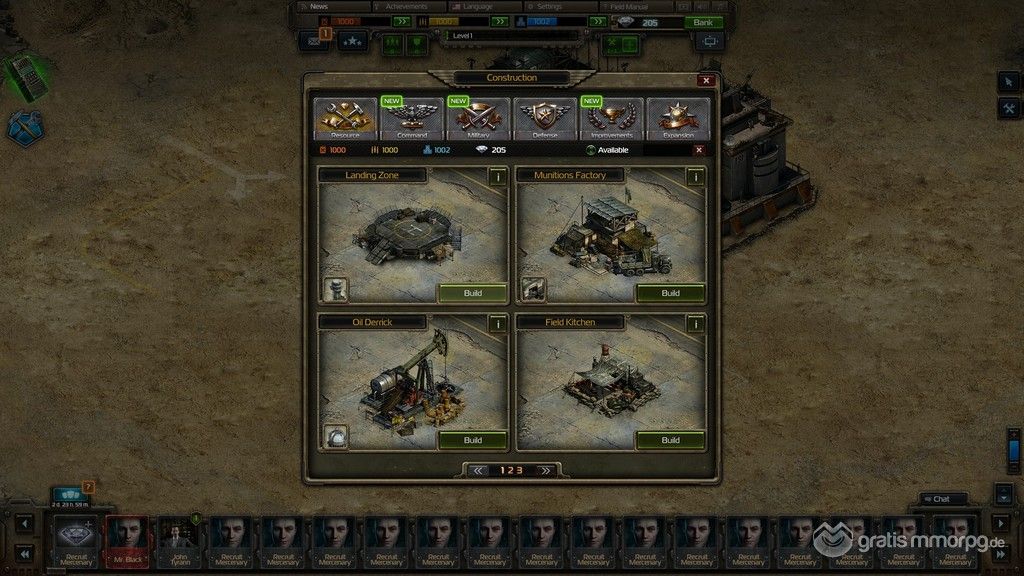Switch to the Expansion tab
Screen dimensions: 1024x576
pos(678,118)
